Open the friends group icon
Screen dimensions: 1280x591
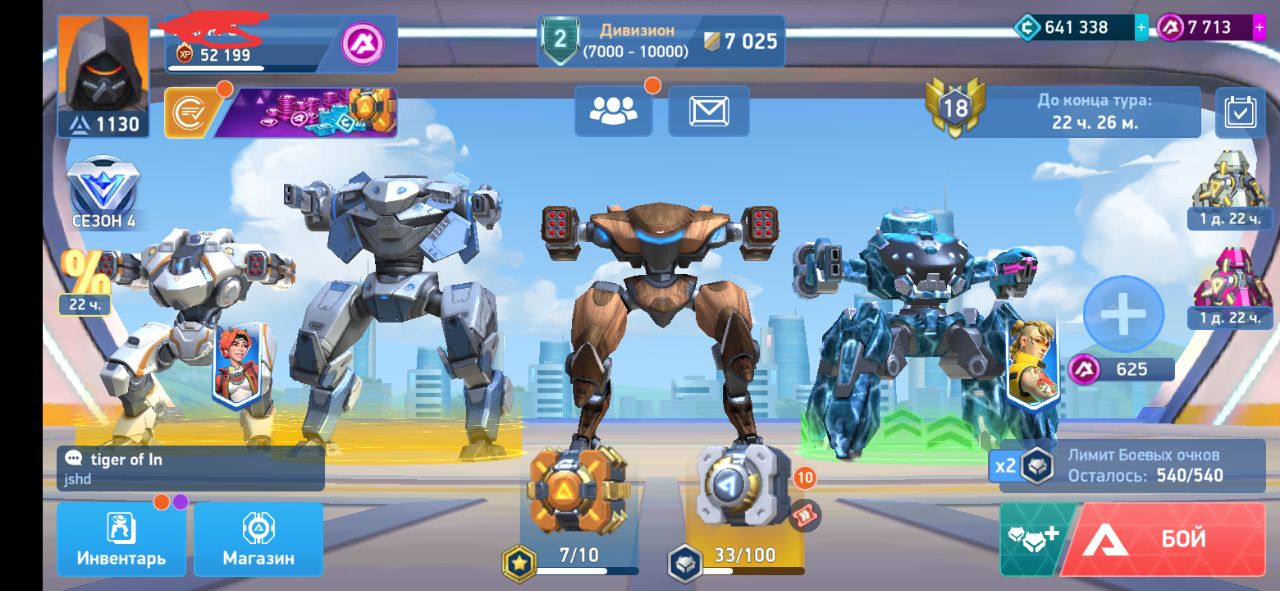613,111
